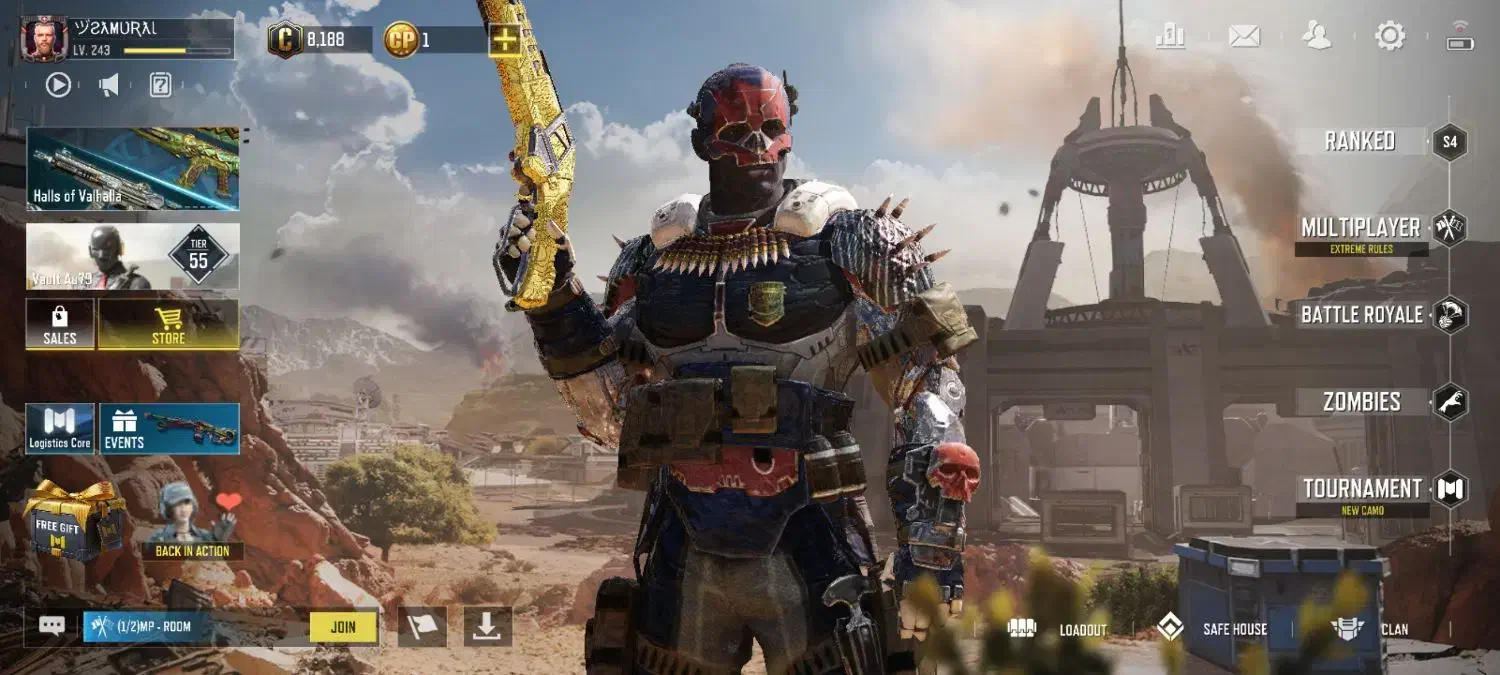
Task: Open the Store
Action: pyautogui.click(x=168, y=324)
